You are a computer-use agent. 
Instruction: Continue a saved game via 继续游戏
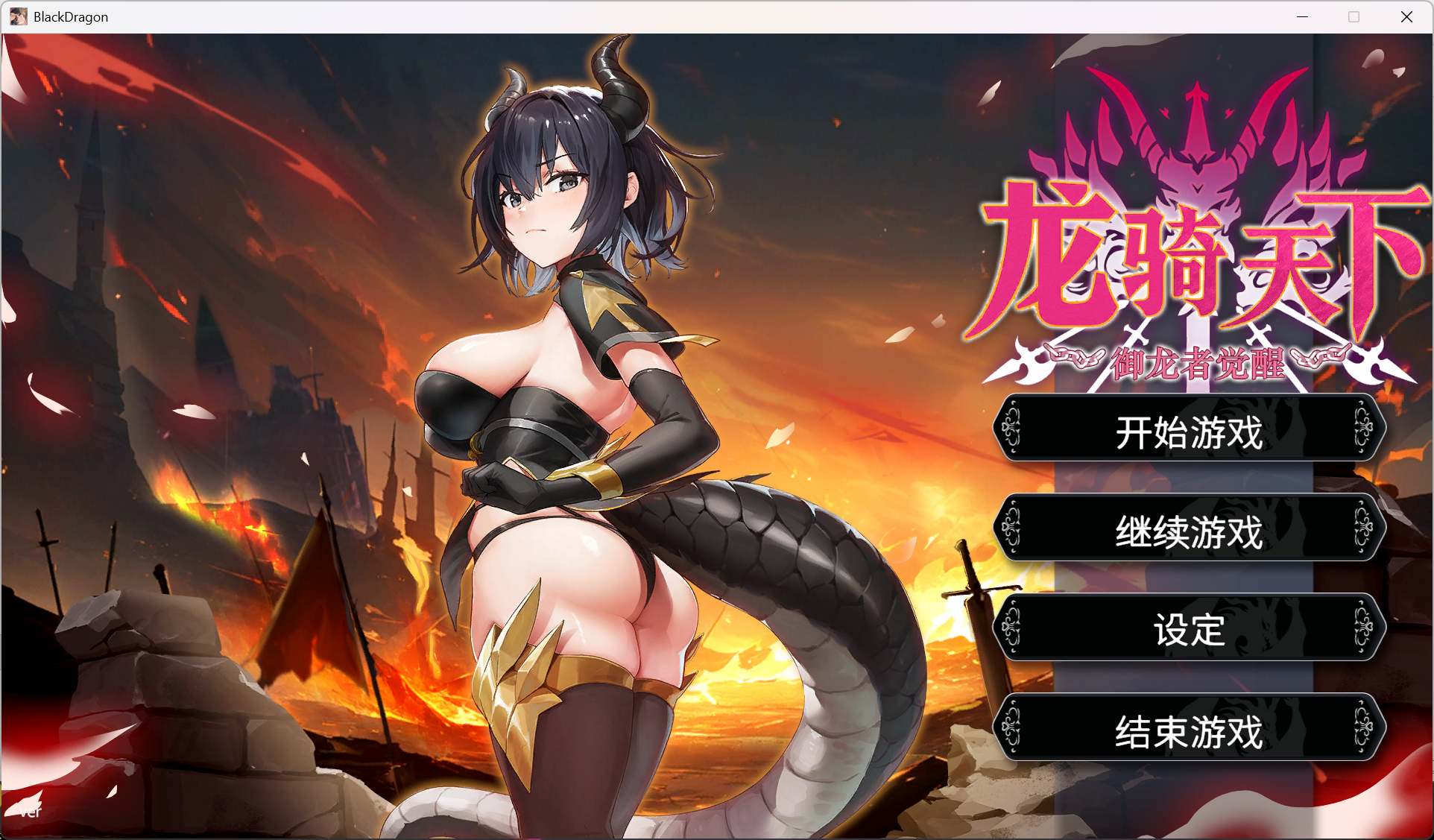point(1189,529)
